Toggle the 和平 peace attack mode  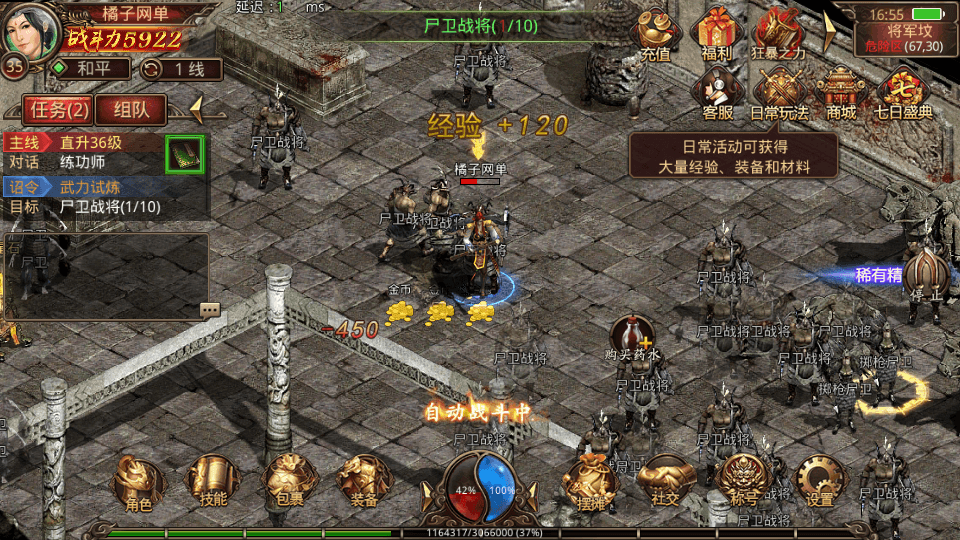tap(89, 69)
